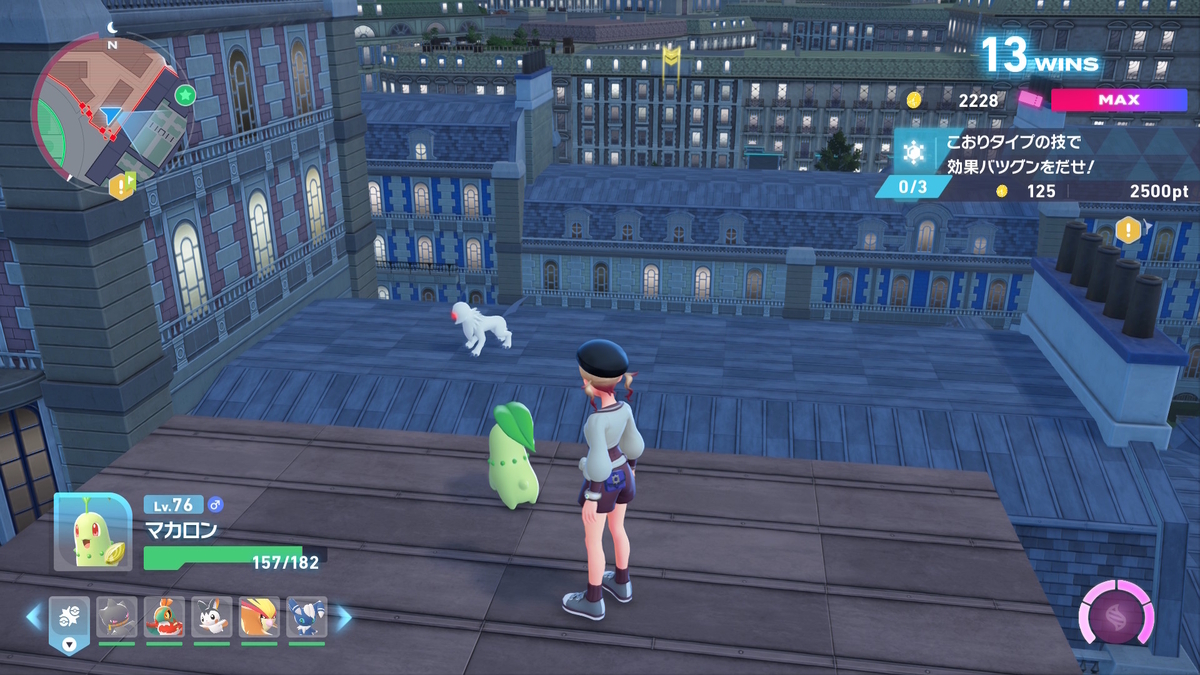Click the green star marker beside the minimap
The width and height of the screenshot is (1200, 675).
click(x=185, y=95)
